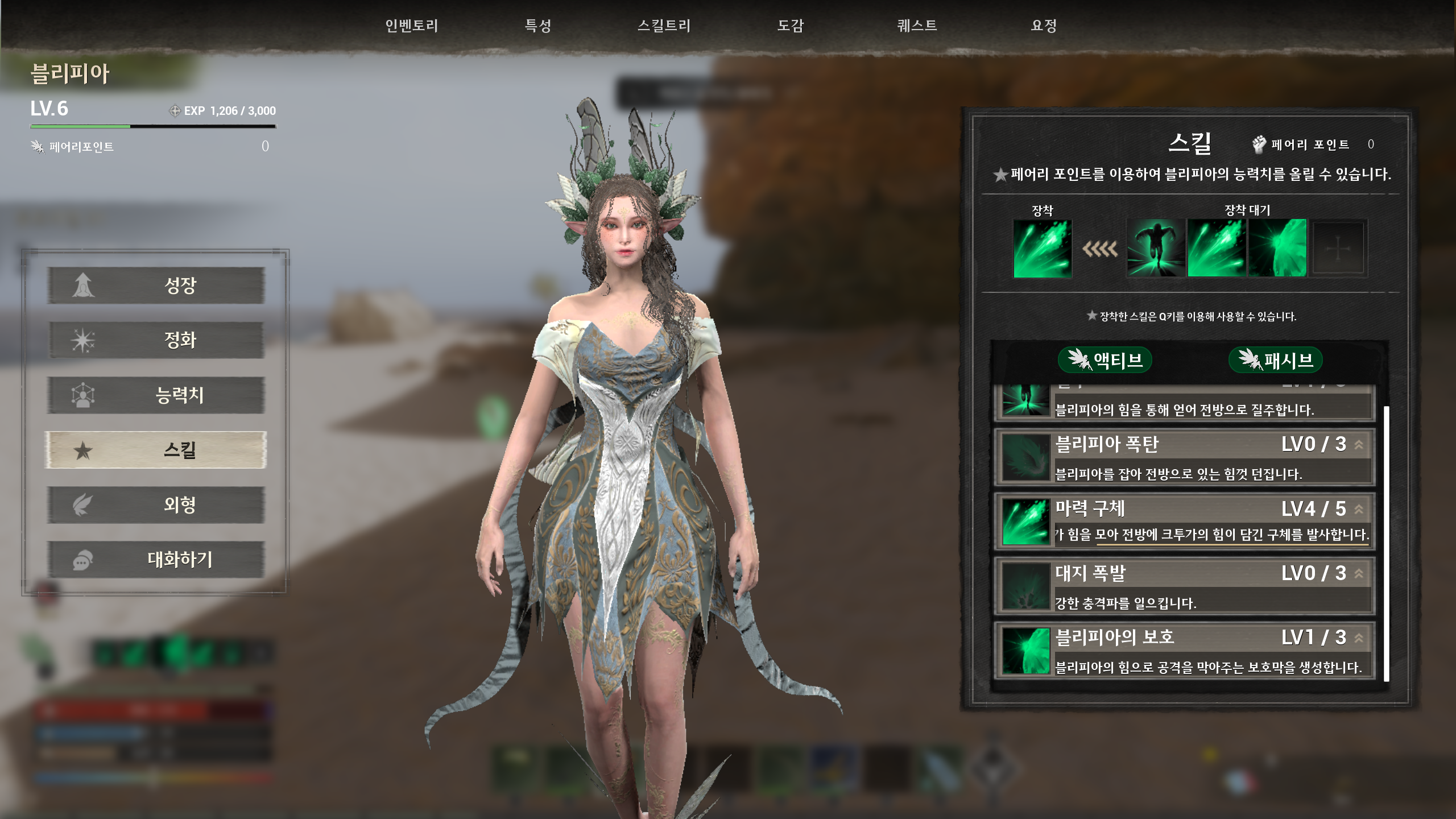
Task: Switch to 패시브 passive skills list
Action: click(x=1275, y=360)
